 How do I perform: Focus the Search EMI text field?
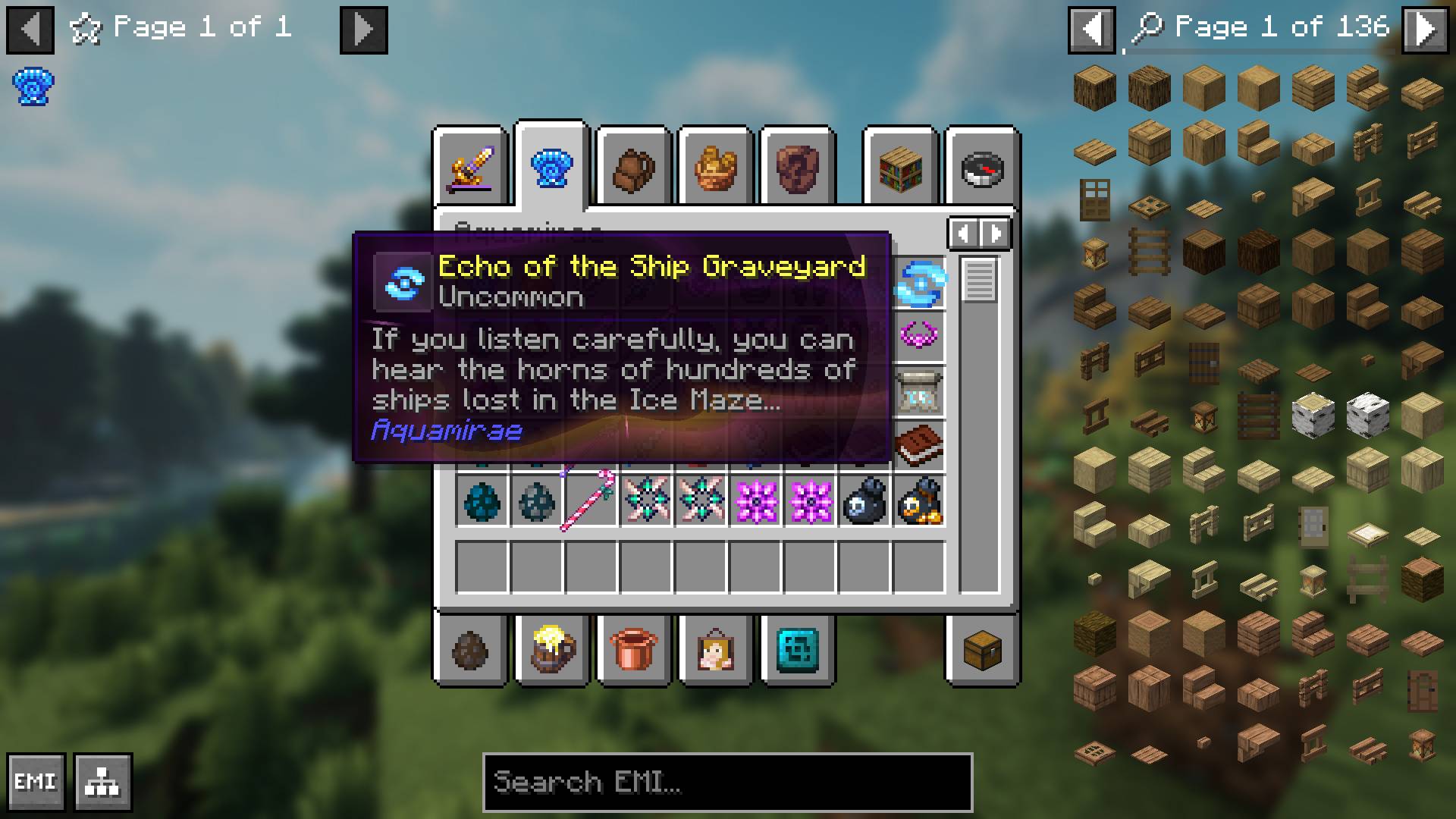727,782
